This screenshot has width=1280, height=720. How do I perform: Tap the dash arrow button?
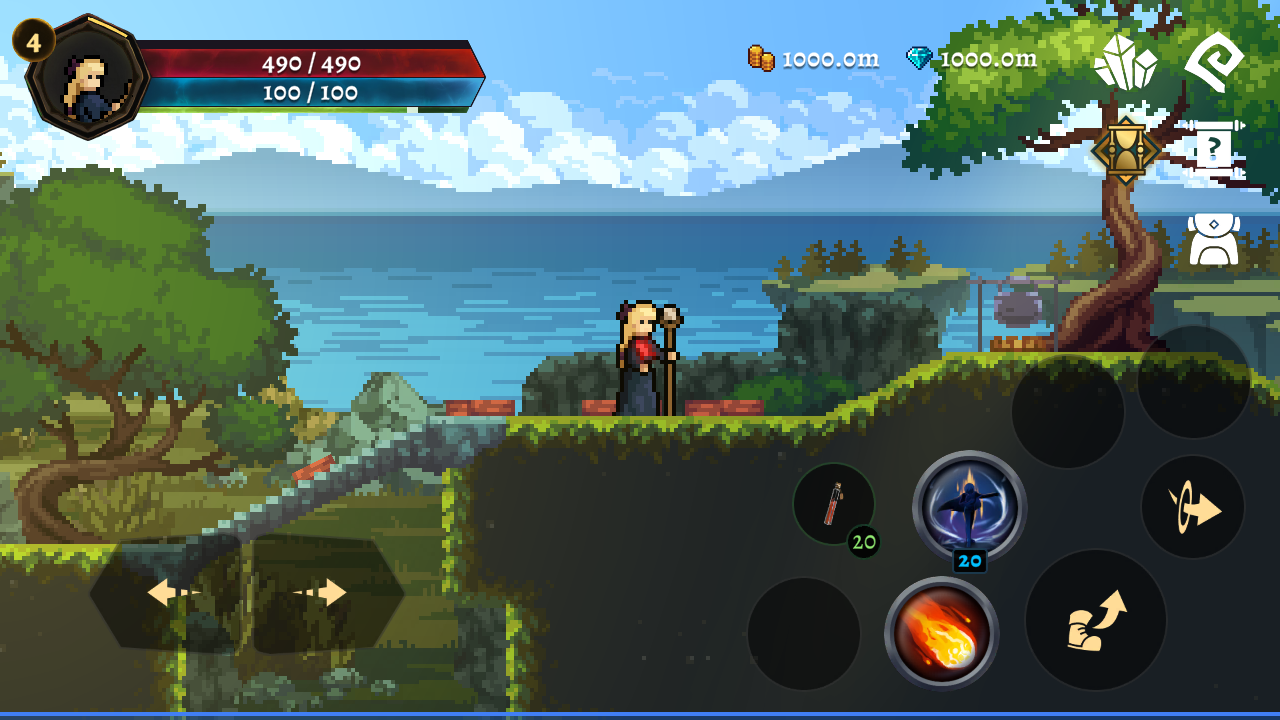[x=1193, y=507]
